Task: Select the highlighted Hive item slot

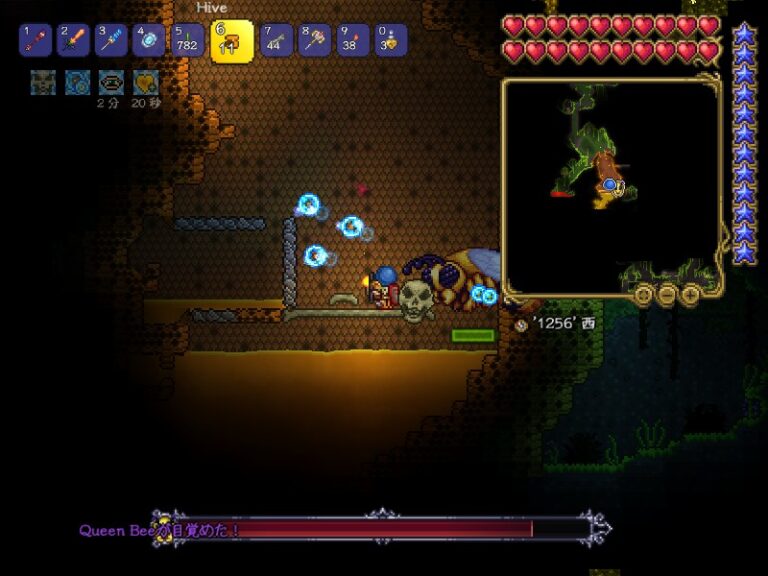Action: coord(231,41)
